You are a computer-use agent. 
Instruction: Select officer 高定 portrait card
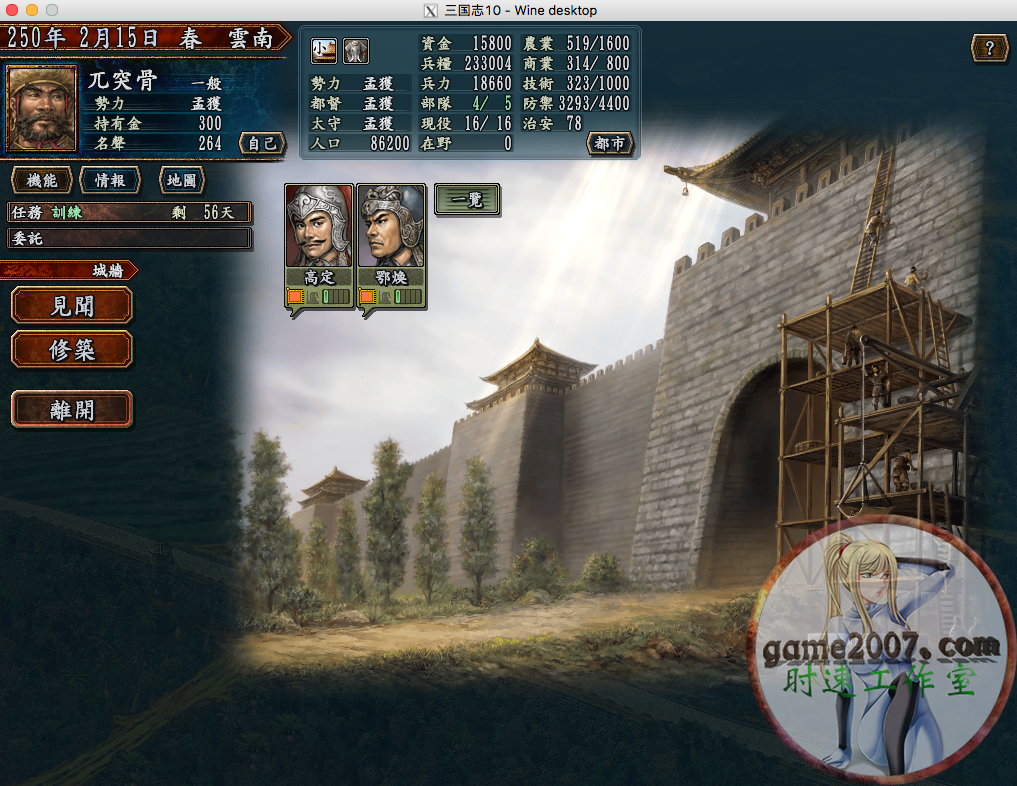tap(320, 235)
